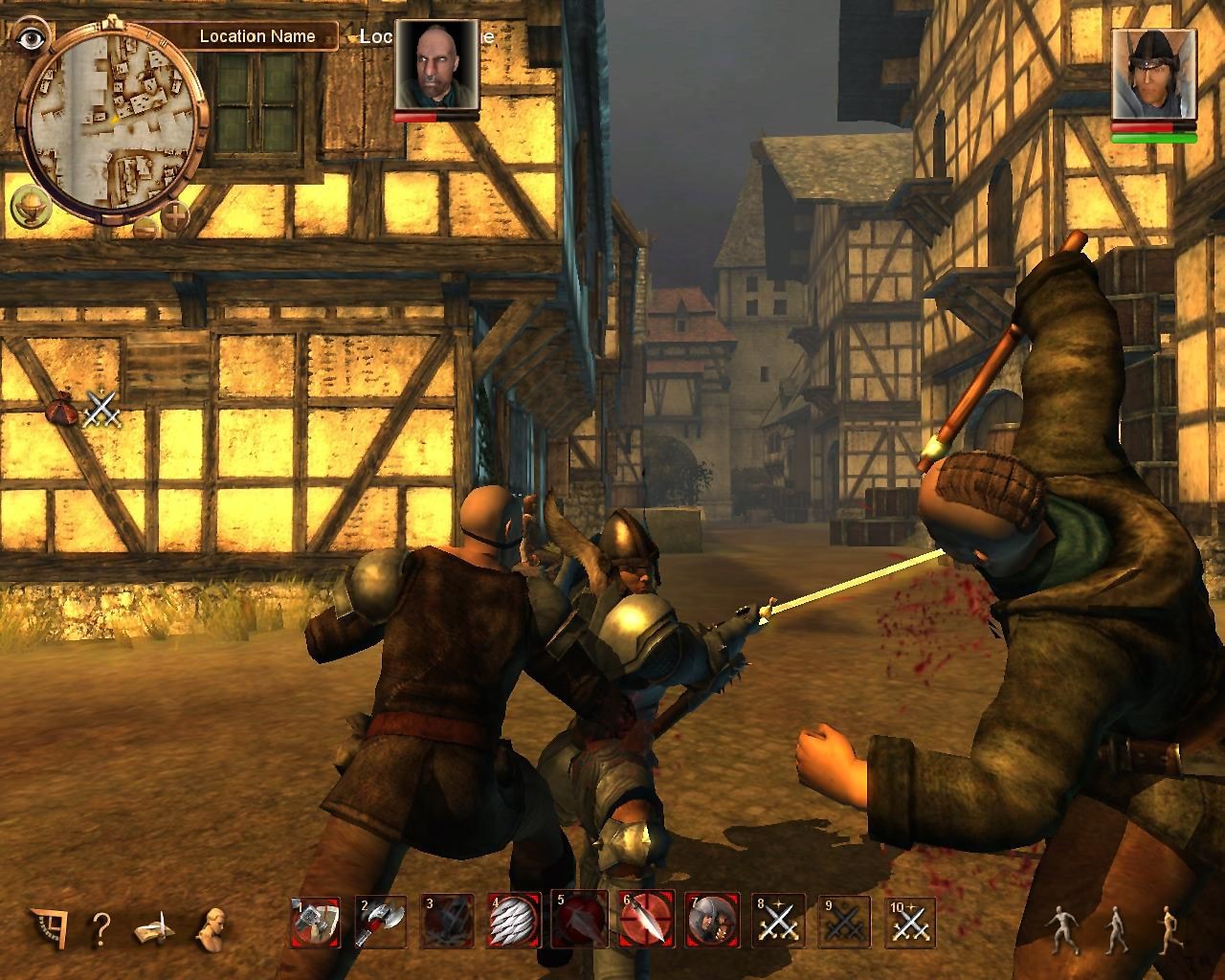Click the circular town minimap
The image size is (1225, 980).
(112, 122)
